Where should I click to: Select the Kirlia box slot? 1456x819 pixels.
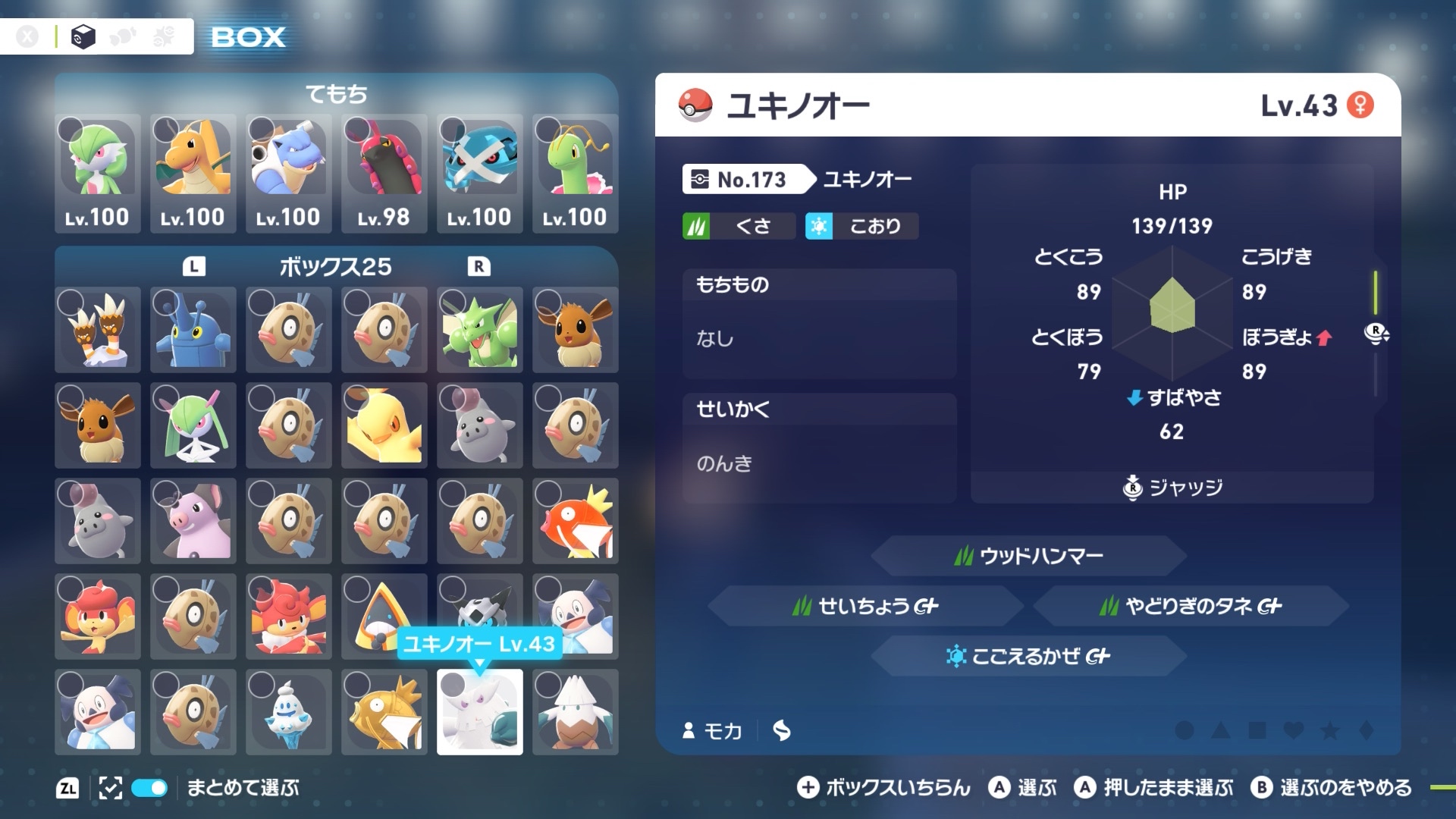(x=193, y=425)
